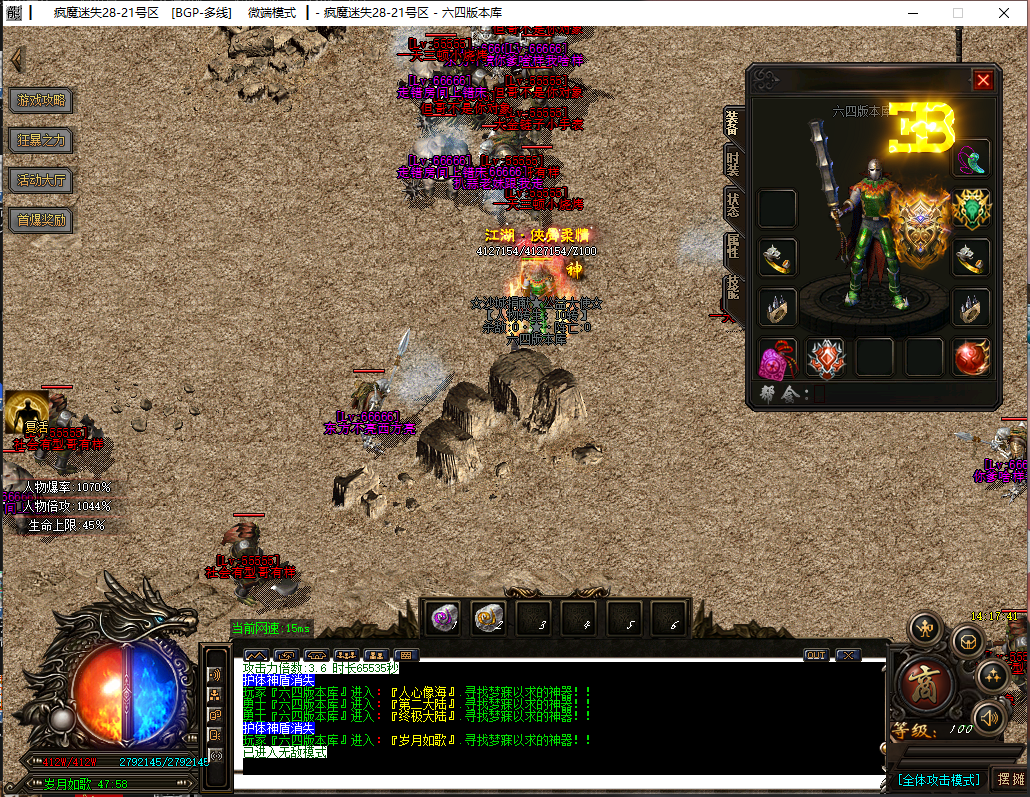The image size is (1030, 797).
Task: Open the 首爆奖励 rewards button
Action: click(42, 220)
